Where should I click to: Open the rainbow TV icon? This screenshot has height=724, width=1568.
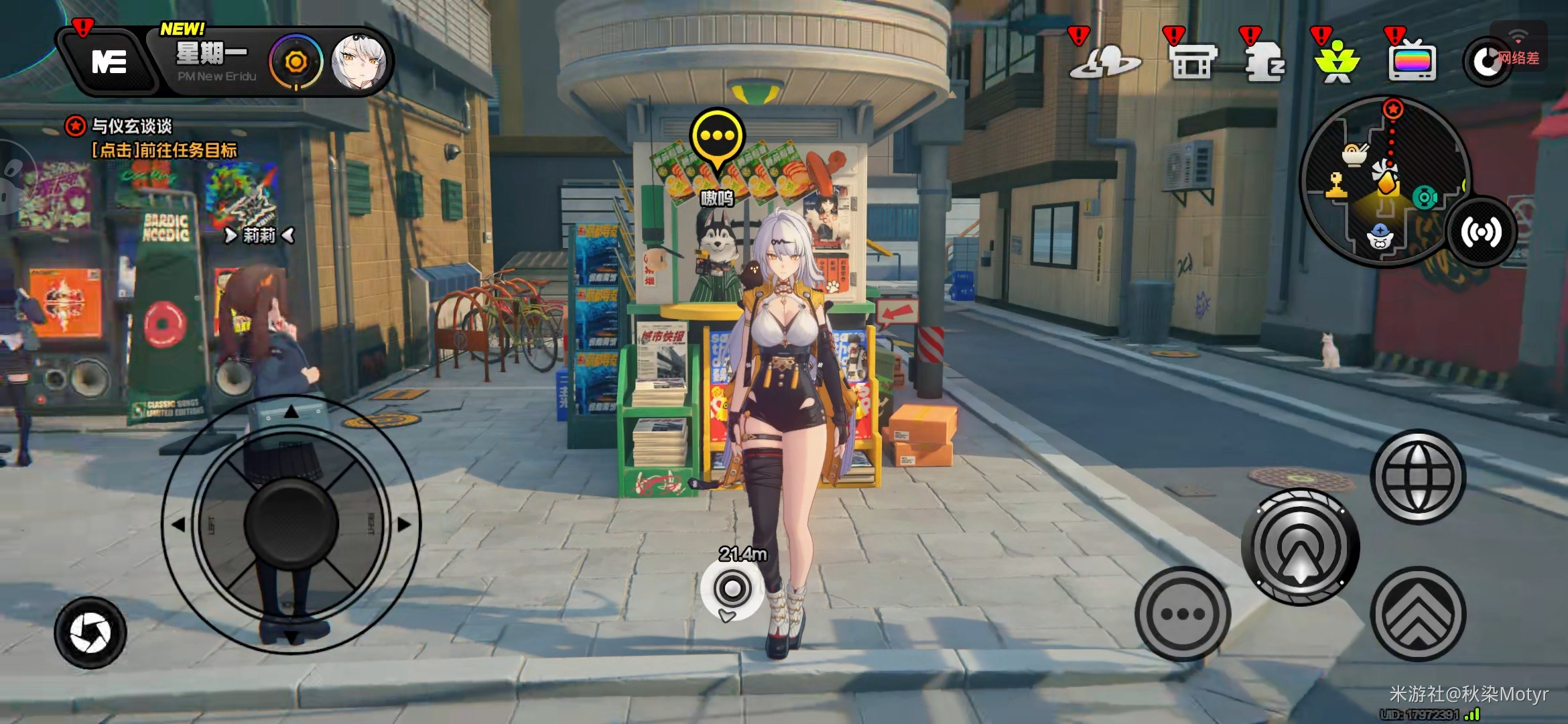1412,62
